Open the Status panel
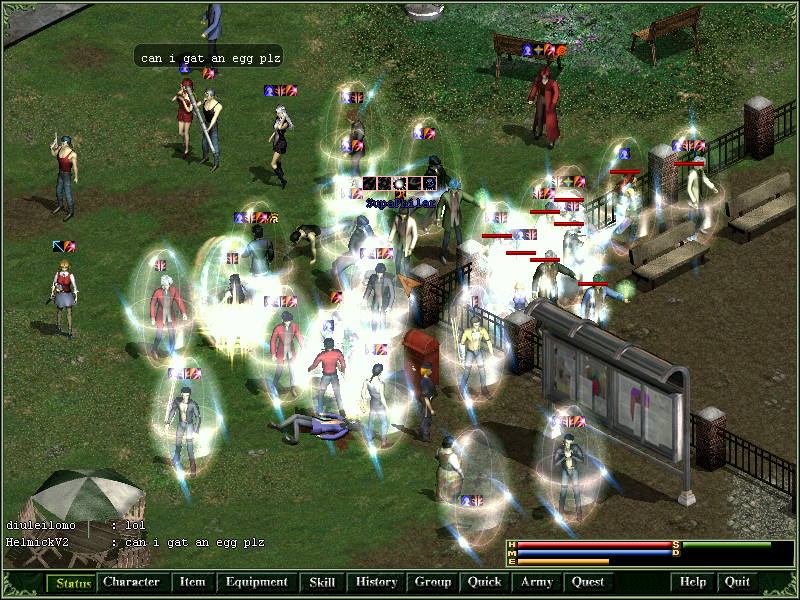800x600 pixels. pos(72,582)
